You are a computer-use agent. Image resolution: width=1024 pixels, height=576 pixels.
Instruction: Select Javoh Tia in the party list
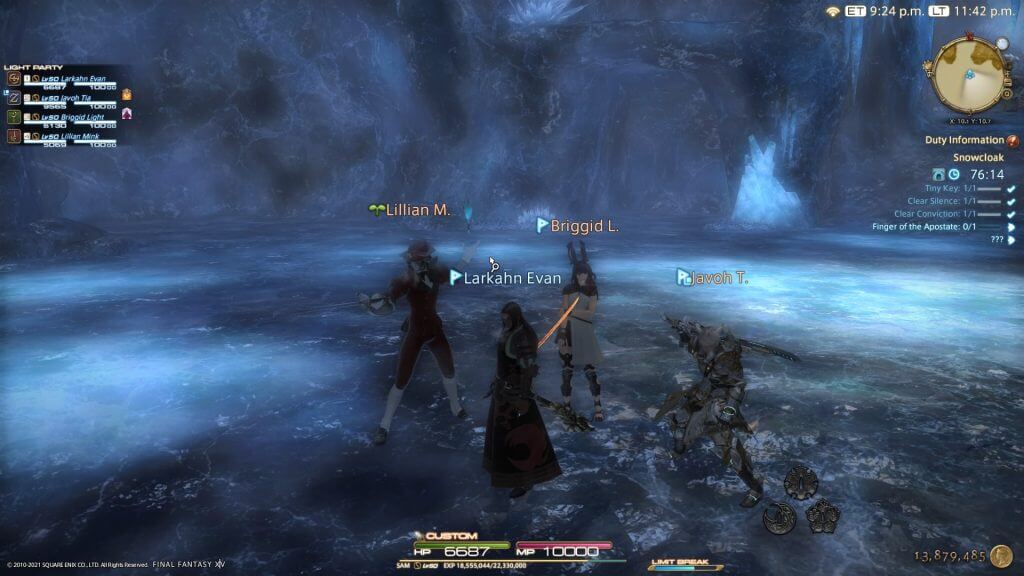click(68, 97)
